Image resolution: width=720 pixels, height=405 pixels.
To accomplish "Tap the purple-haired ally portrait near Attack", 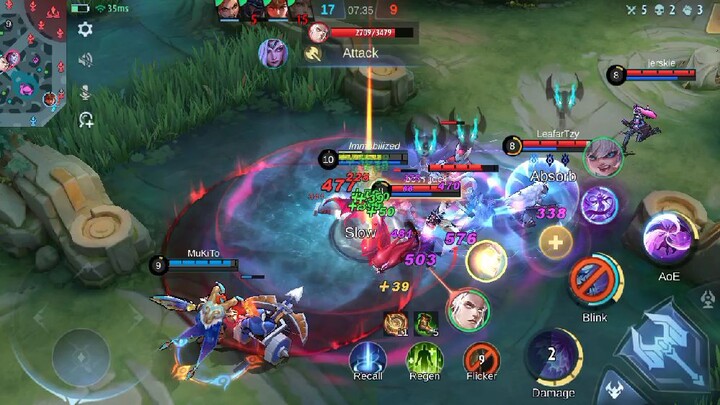I will (272, 52).
